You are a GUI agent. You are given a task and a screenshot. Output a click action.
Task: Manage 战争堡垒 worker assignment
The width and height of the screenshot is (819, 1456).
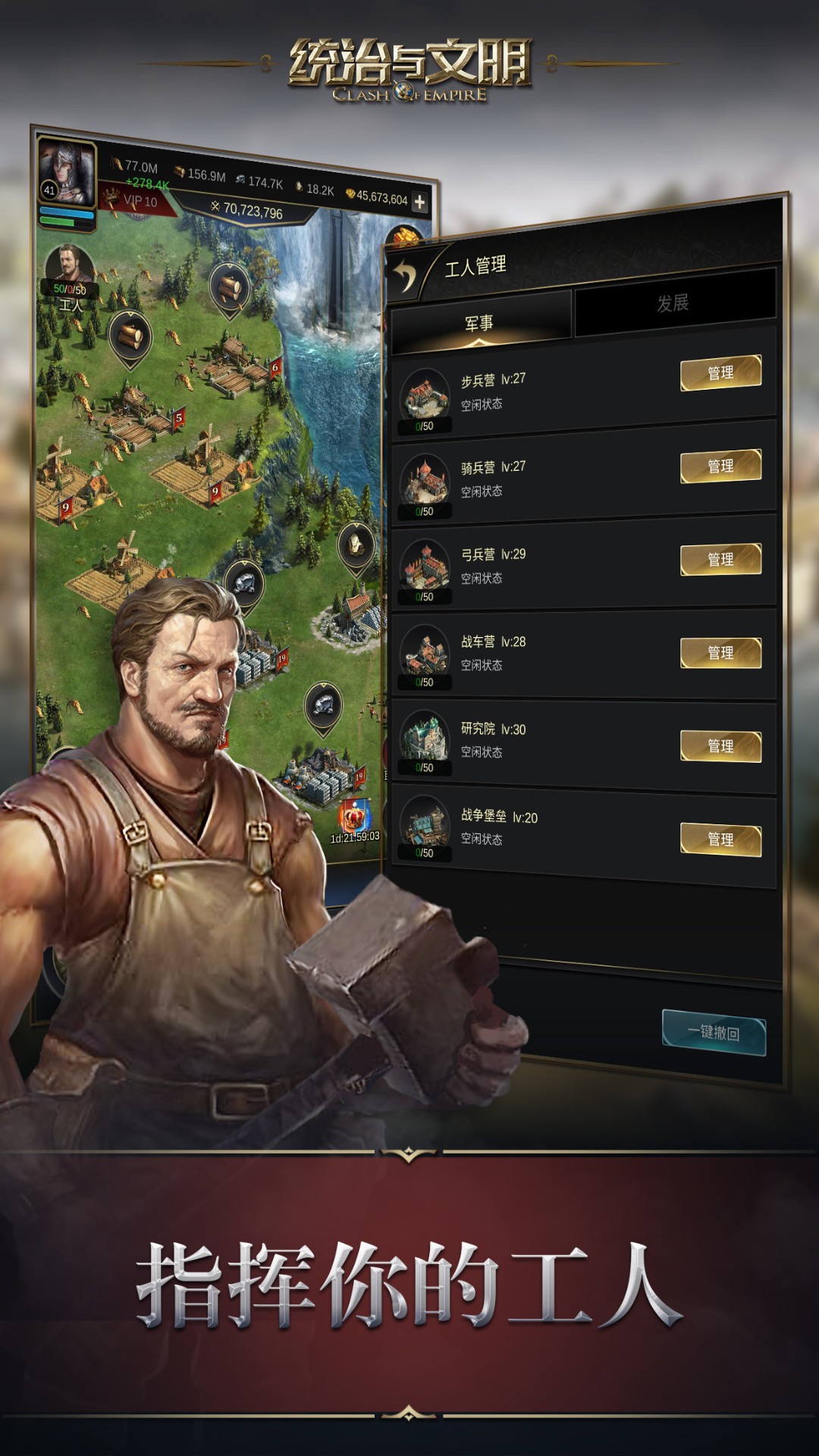(x=720, y=839)
